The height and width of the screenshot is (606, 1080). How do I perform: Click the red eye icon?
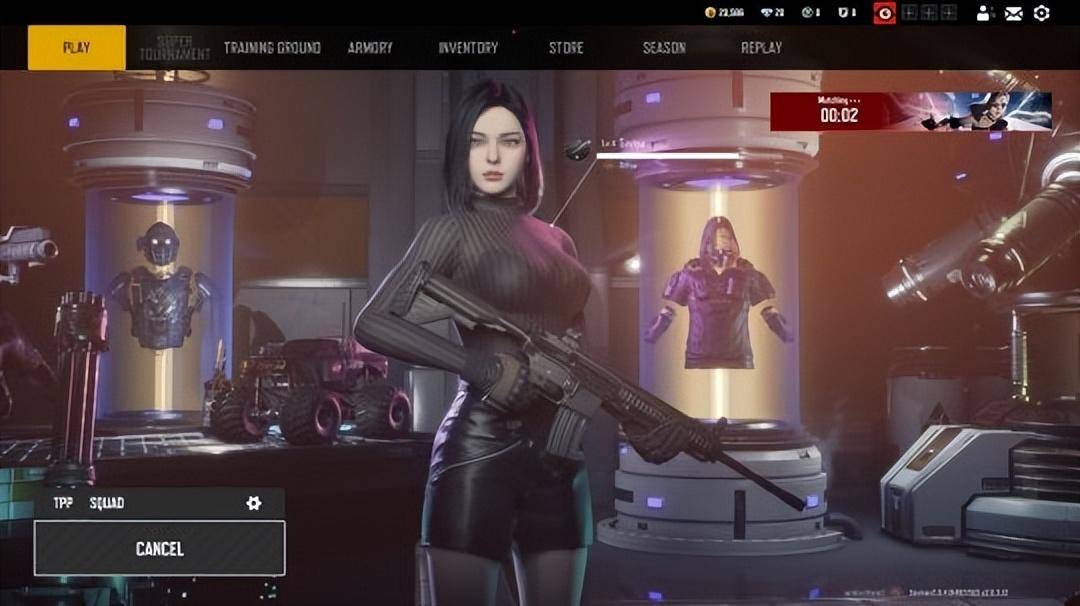tap(884, 13)
